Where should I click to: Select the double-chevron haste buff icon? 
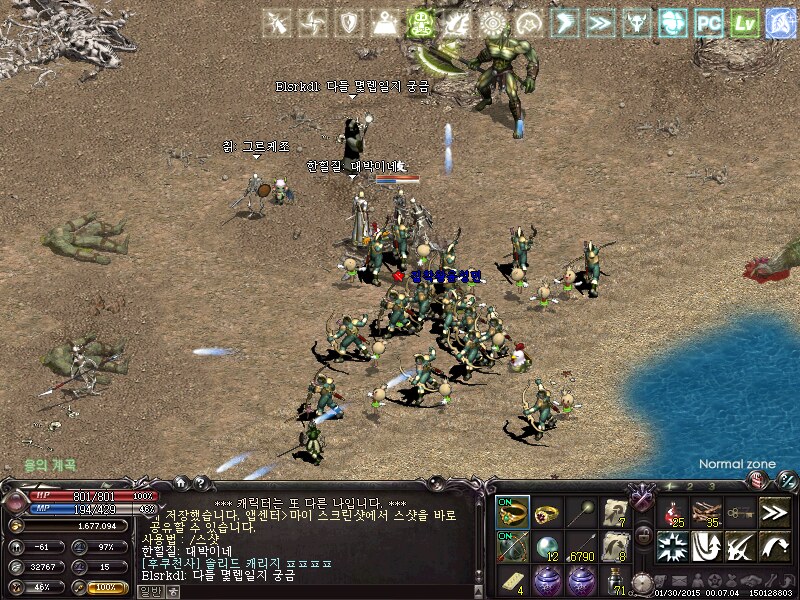click(x=600, y=23)
